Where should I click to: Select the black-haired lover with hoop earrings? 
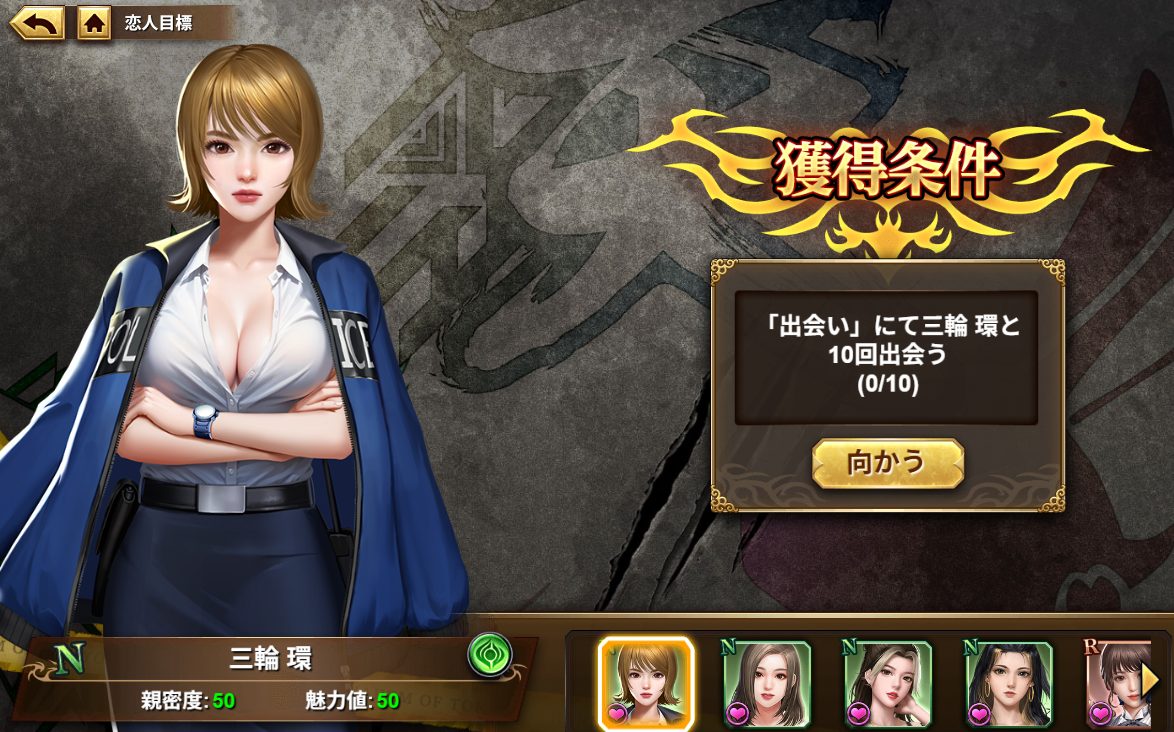pyautogui.click(x=1008, y=684)
